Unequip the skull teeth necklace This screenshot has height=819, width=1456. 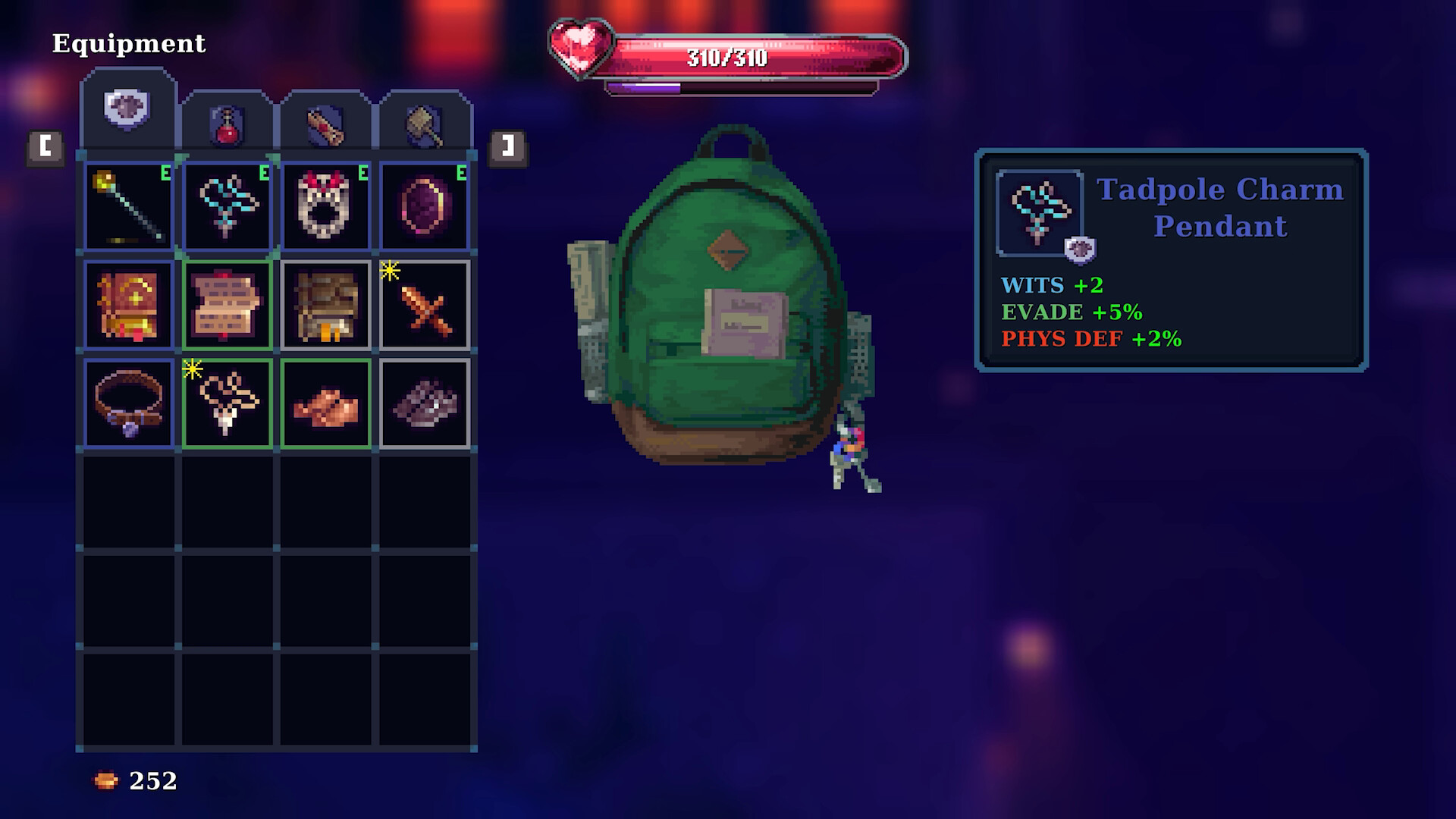click(328, 205)
